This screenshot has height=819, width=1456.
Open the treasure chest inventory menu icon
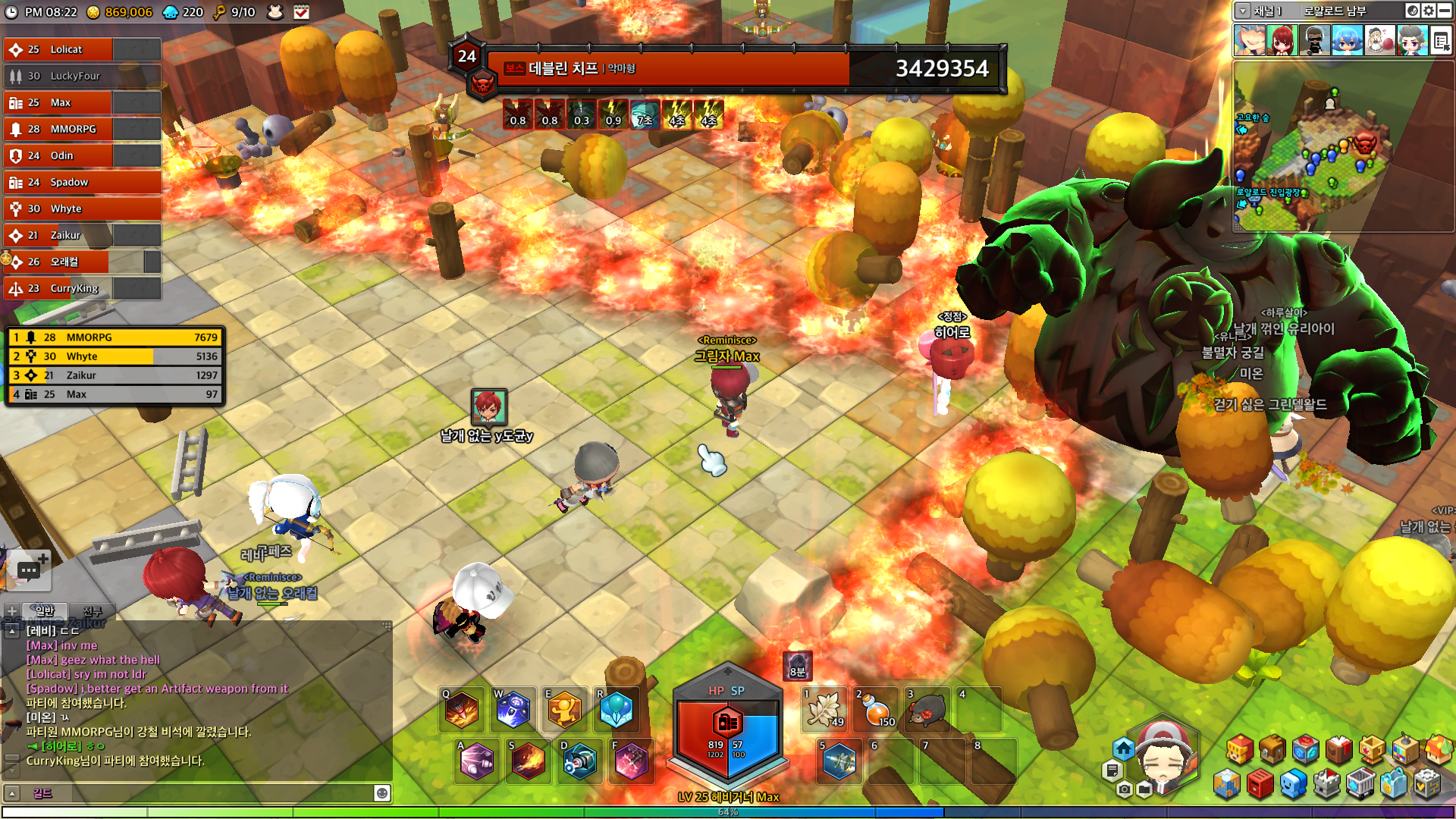1272,750
